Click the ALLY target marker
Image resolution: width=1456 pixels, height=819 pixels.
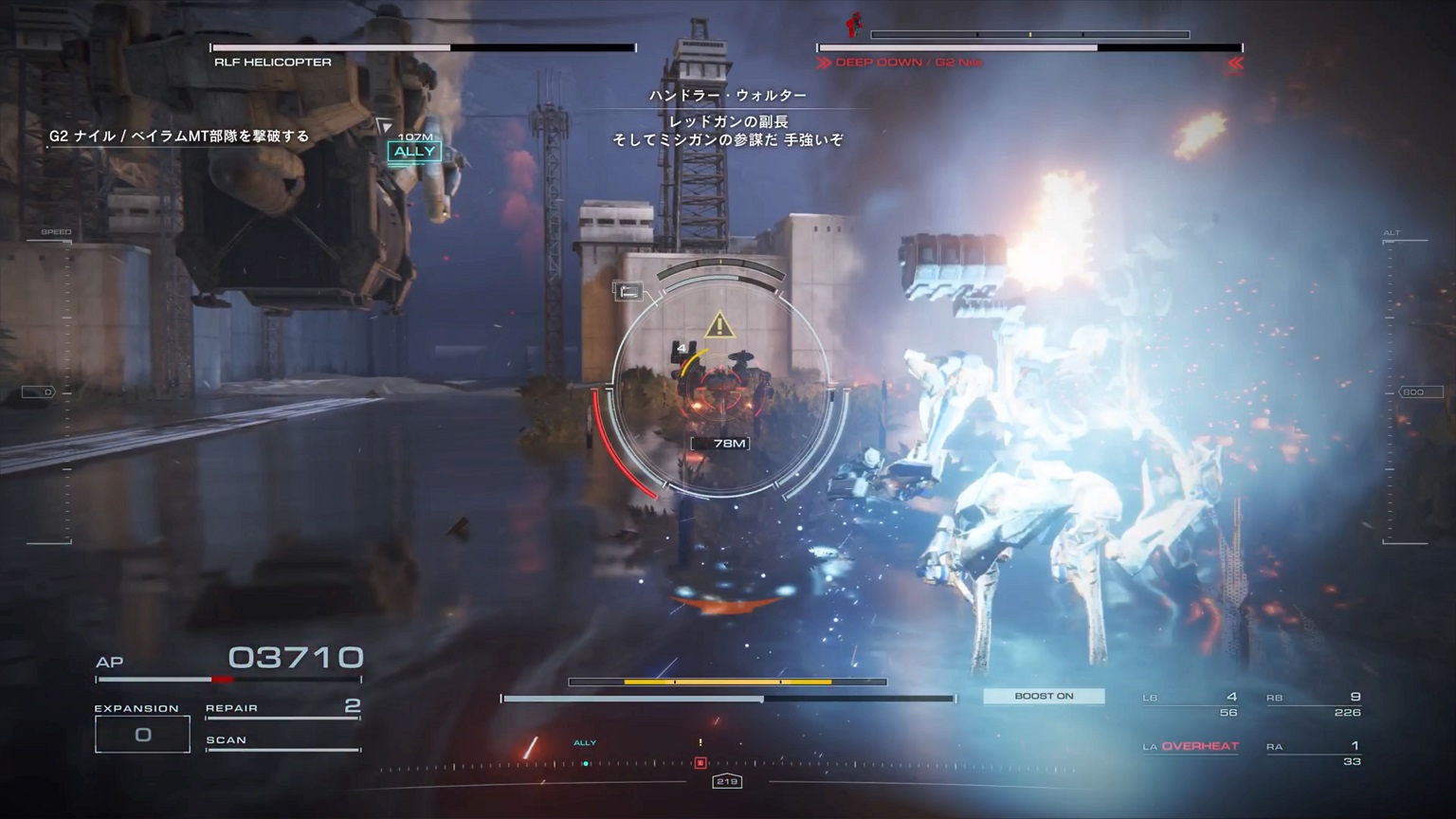[414, 152]
